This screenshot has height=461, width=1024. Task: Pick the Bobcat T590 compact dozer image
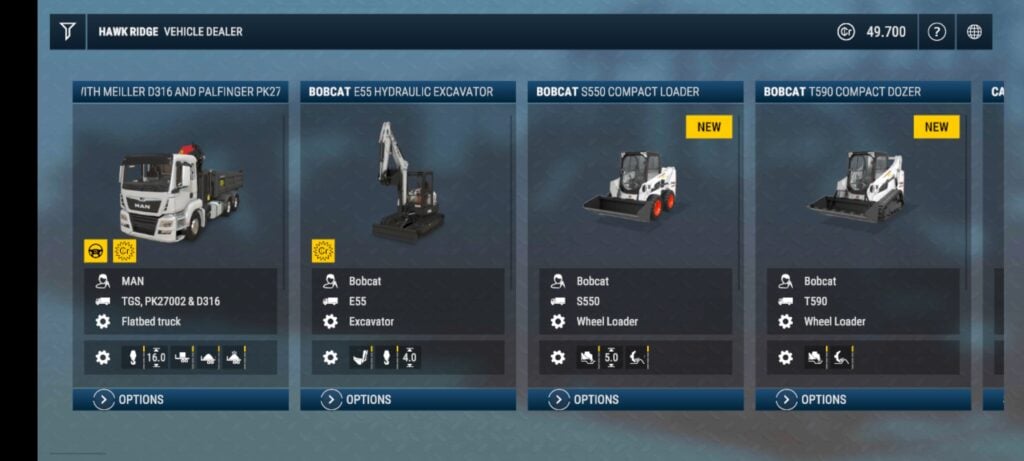857,187
